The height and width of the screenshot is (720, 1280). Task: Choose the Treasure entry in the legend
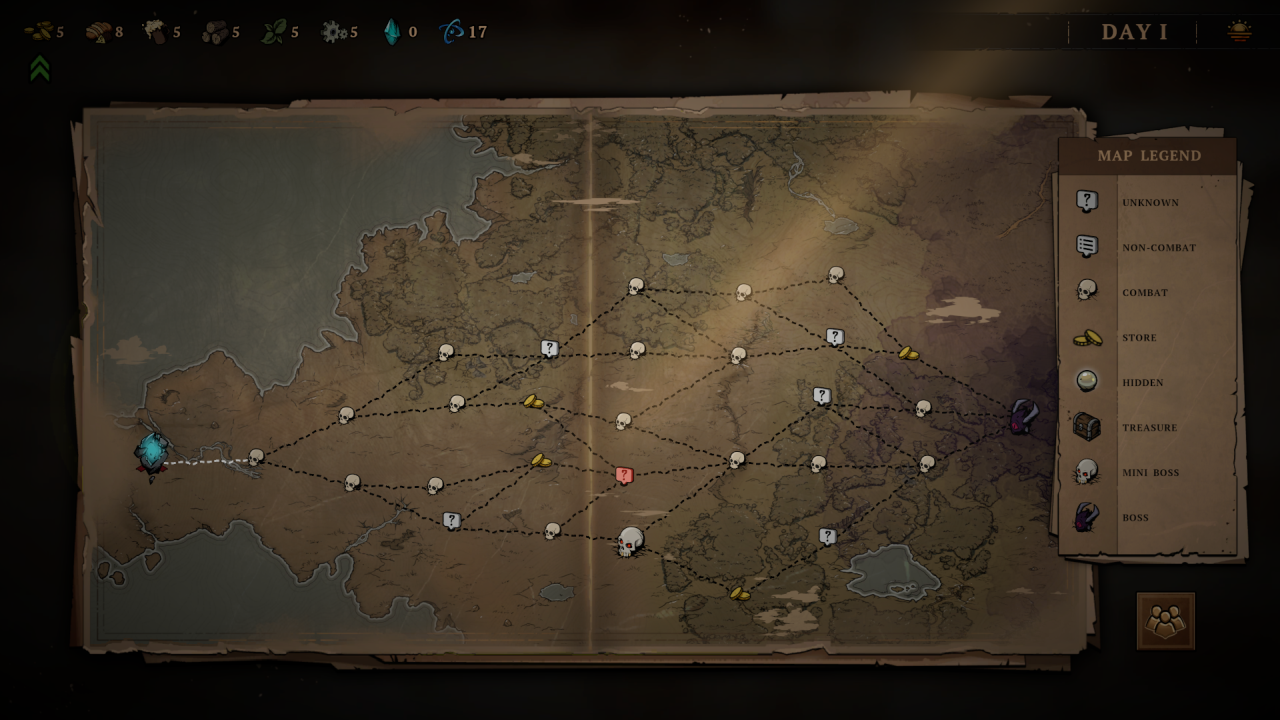(x=1149, y=428)
